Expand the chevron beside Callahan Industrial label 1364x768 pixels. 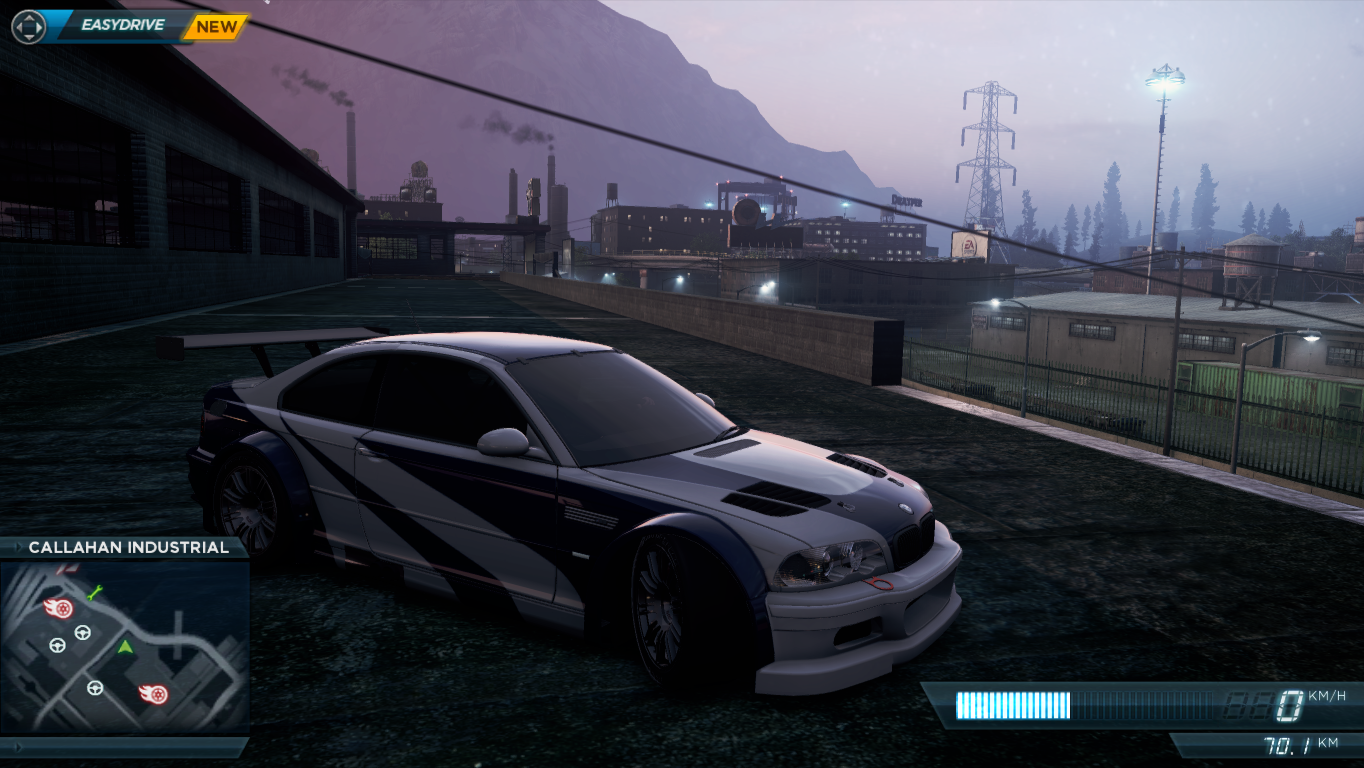tap(18, 547)
